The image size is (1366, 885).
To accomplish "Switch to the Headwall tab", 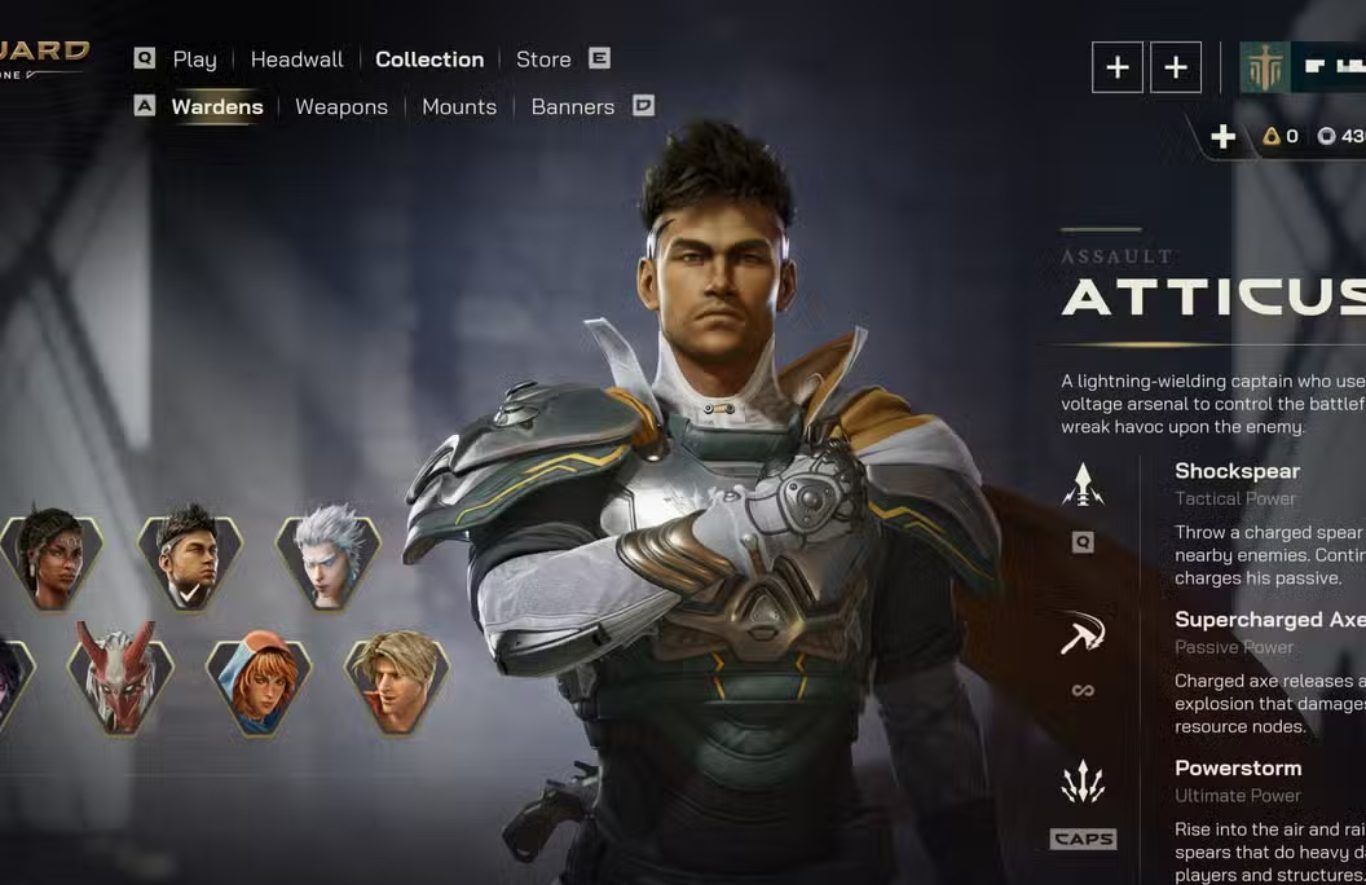I will tap(296, 59).
